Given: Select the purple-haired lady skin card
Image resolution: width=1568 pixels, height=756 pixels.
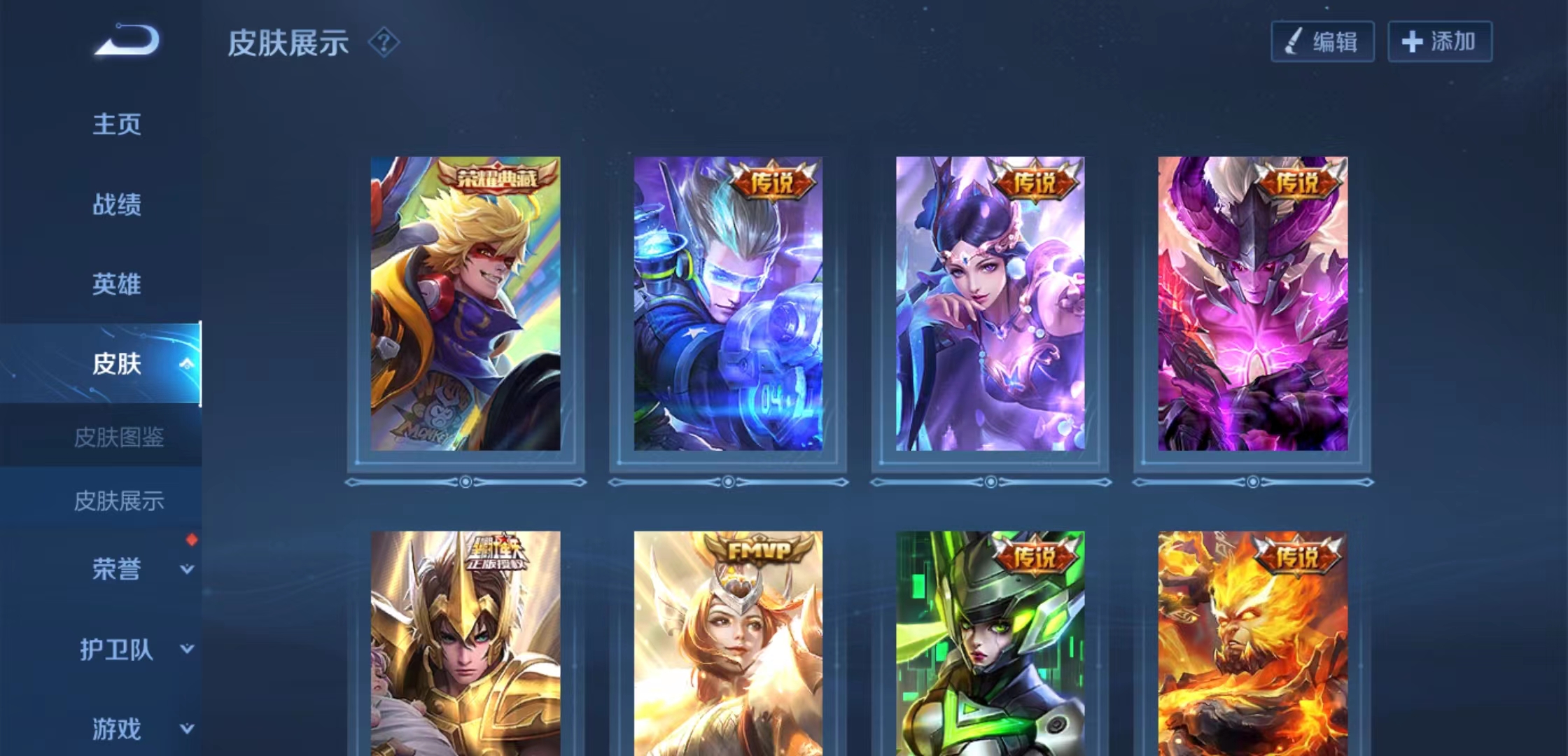Looking at the screenshot, I should click(990, 303).
